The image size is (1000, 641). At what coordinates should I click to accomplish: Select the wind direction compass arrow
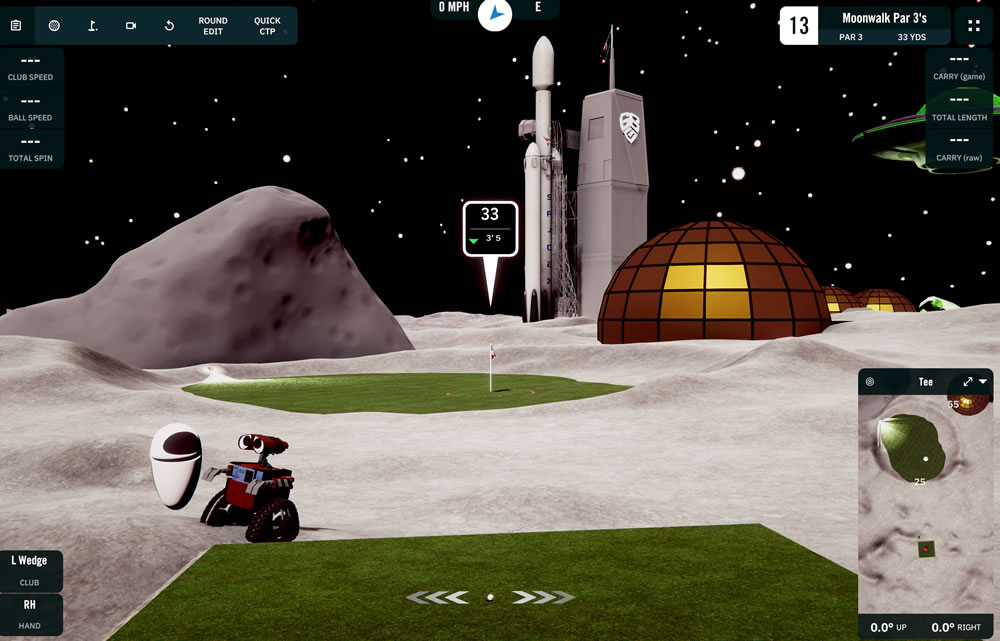point(495,13)
